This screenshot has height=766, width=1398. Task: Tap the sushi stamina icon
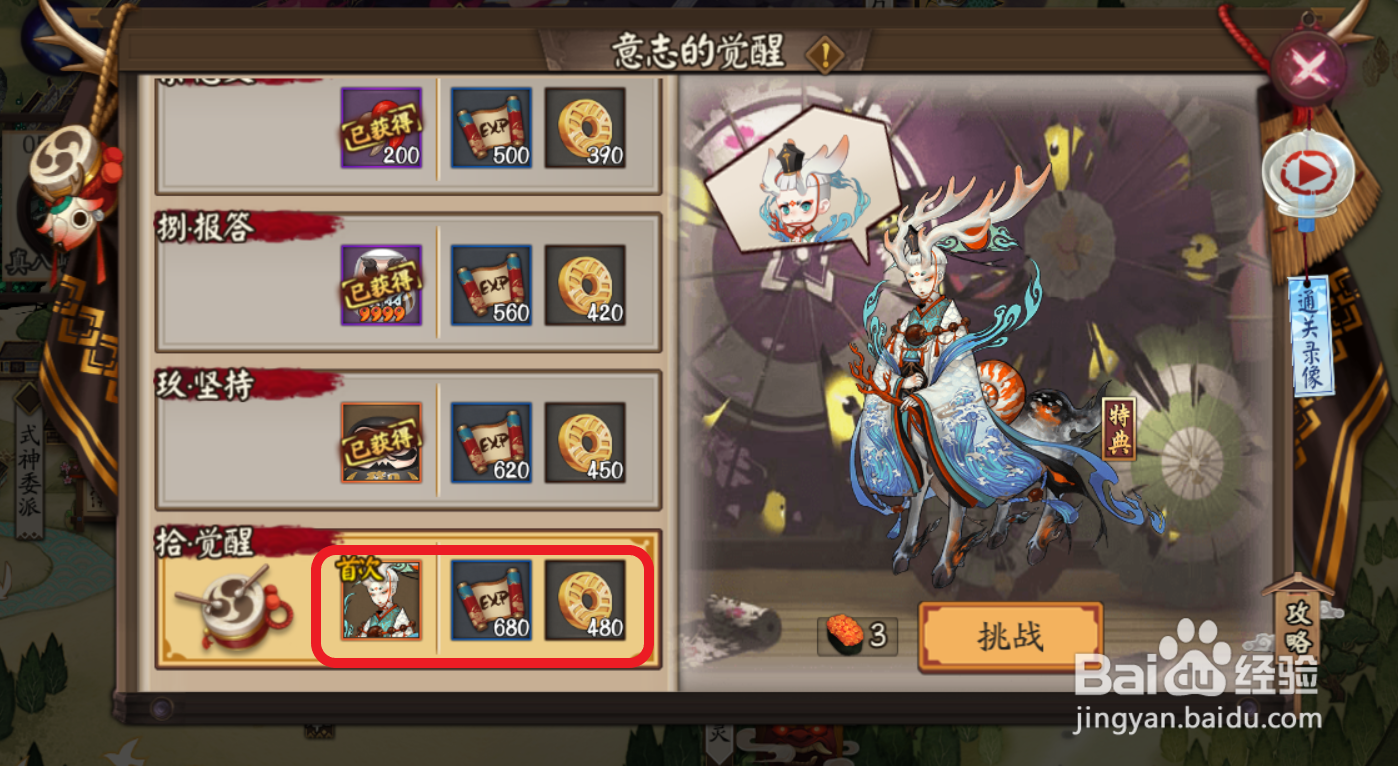tap(847, 636)
